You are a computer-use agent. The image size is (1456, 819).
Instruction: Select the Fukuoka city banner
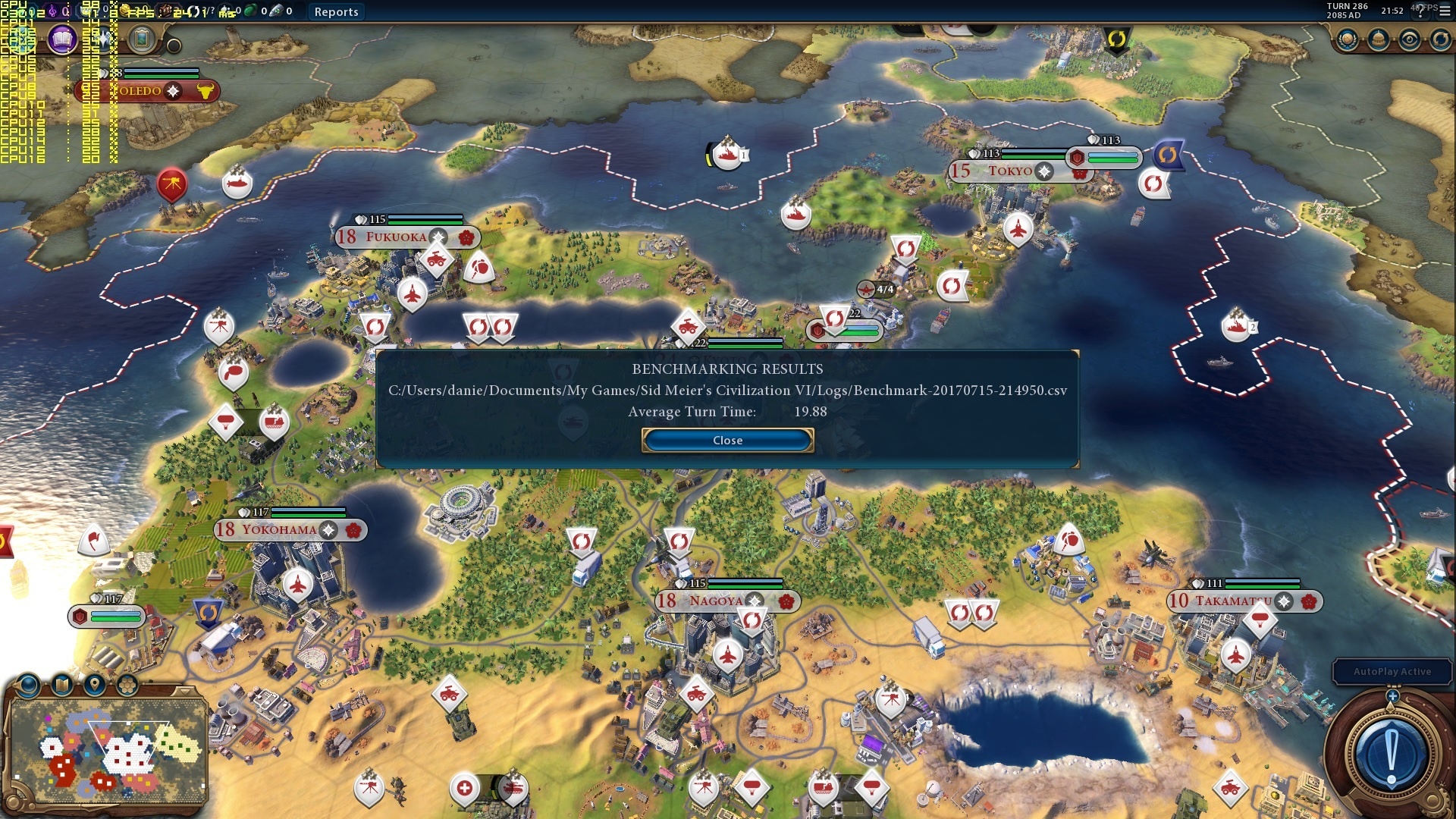tap(396, 237)
